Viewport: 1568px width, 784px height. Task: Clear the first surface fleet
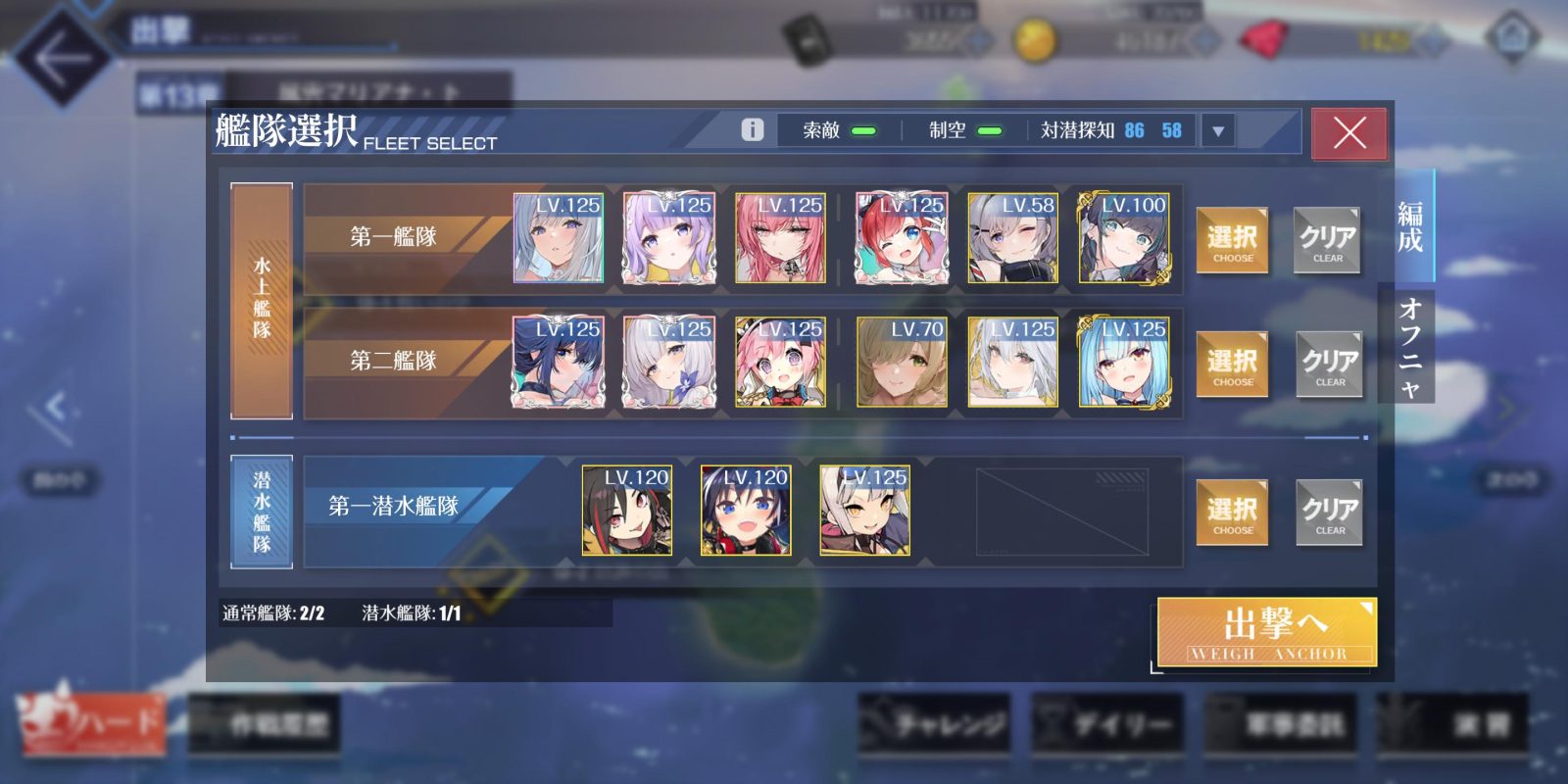[1327, 240]
